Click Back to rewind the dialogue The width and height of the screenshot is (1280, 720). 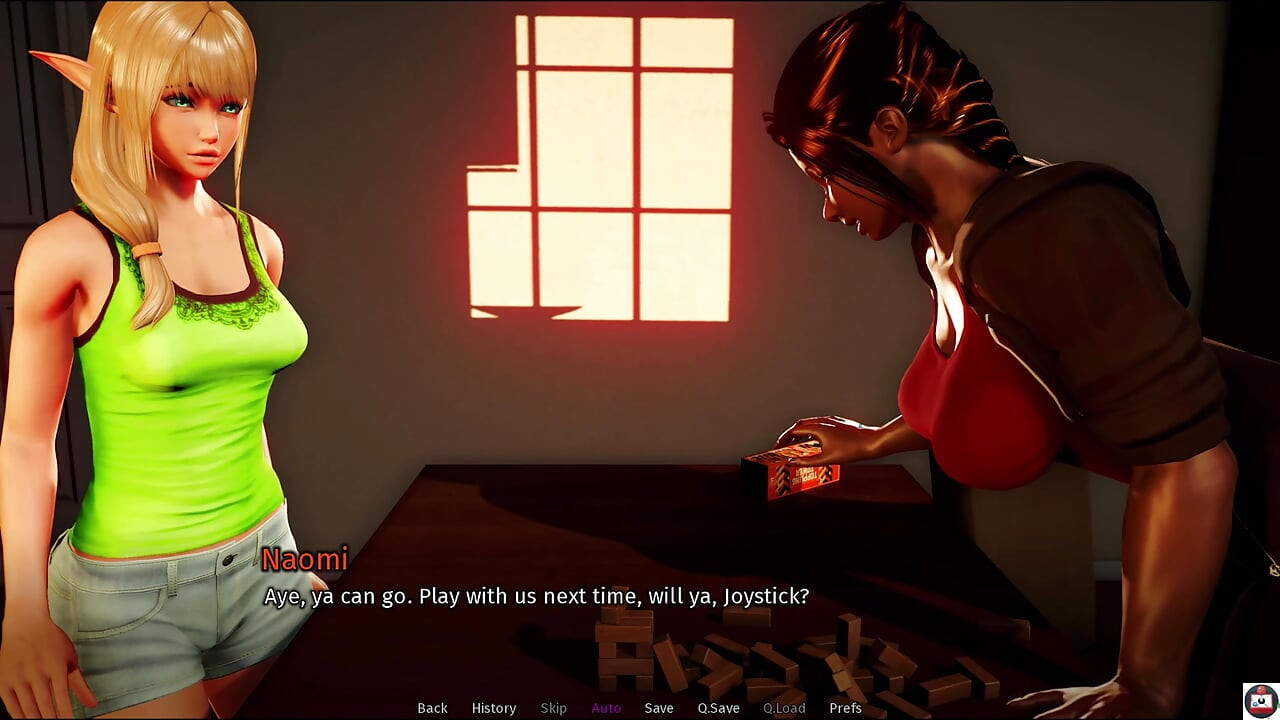pyautogui.click(x=432, y=707)
